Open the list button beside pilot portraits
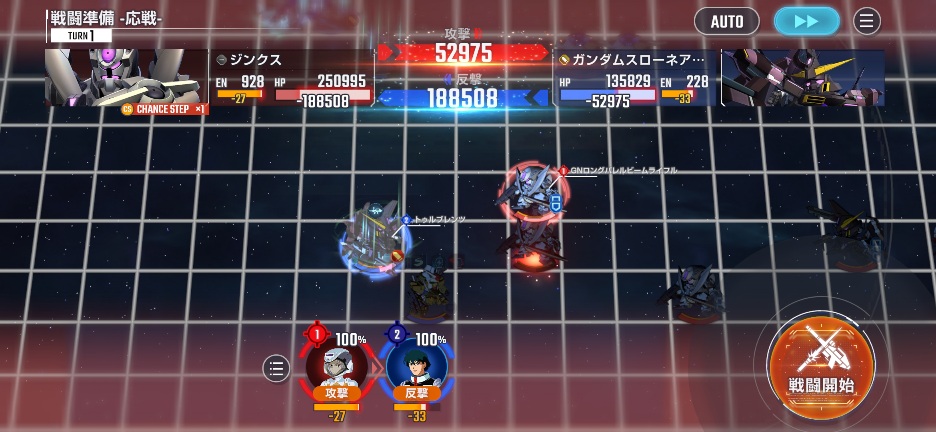 coord(276,369)
